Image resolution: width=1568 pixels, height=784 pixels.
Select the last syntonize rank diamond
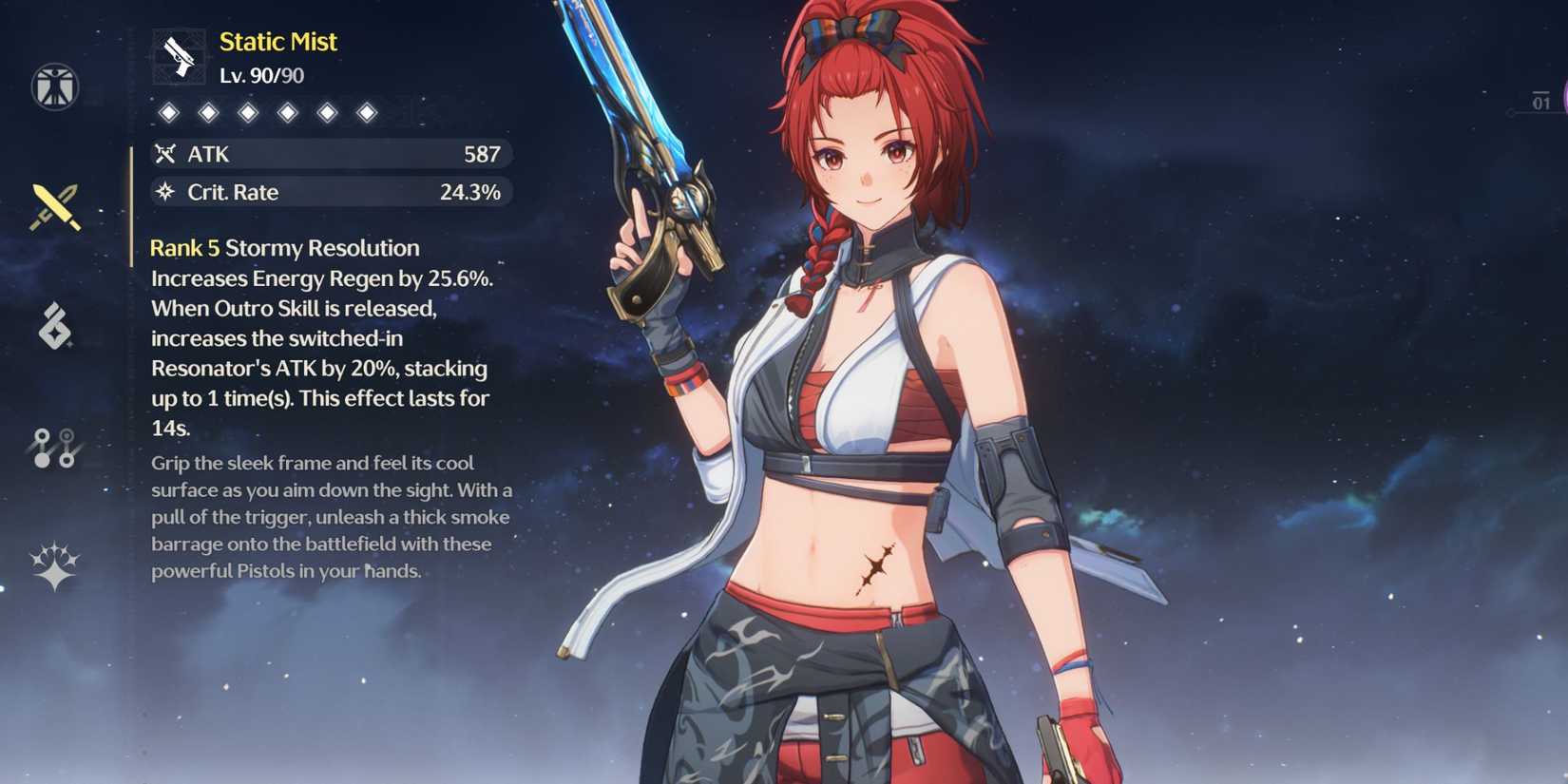pyautogui.click(x=368, y=111)
